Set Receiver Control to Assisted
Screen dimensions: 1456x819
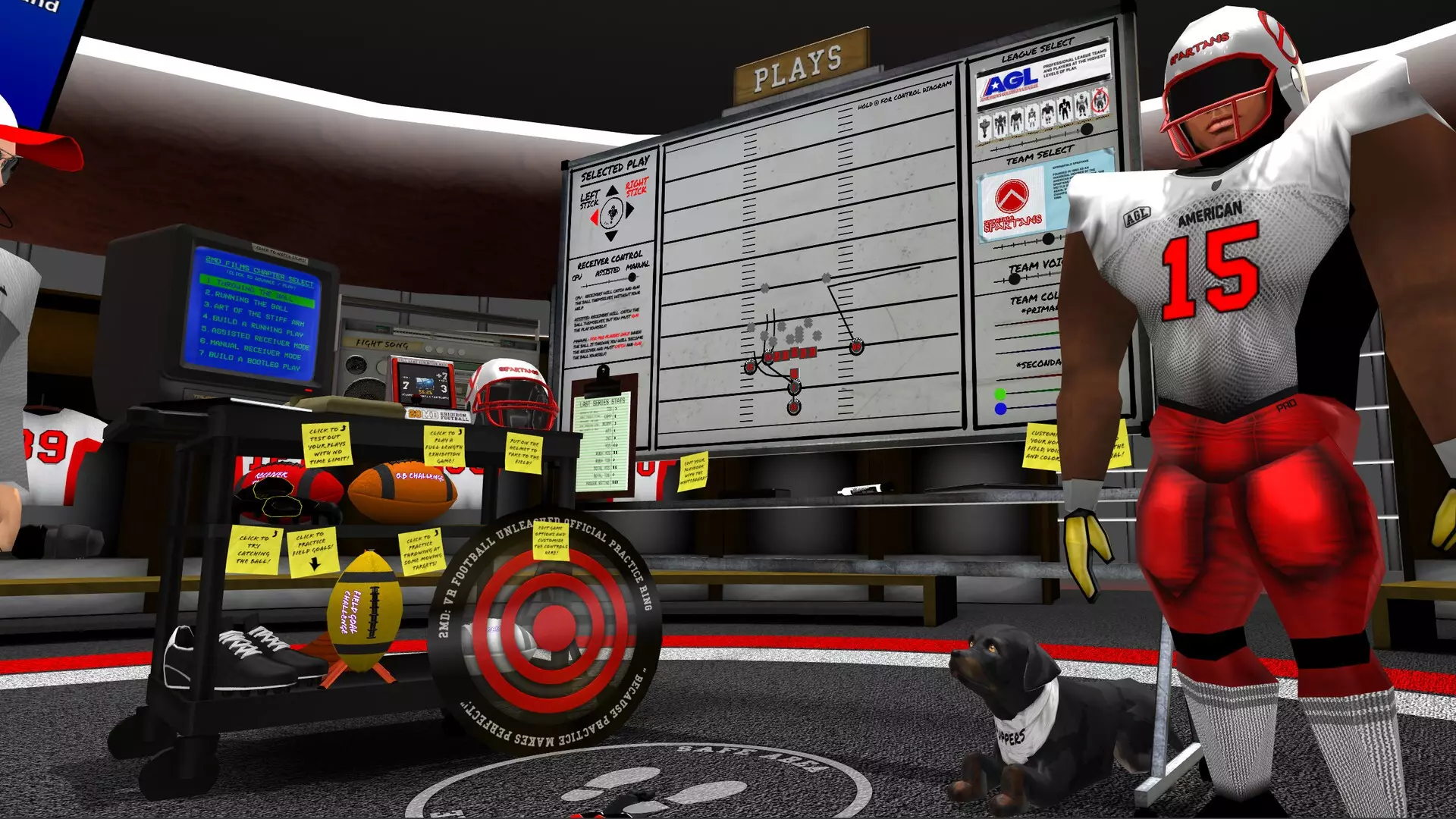pyautogui.click(x=608, y=271)
